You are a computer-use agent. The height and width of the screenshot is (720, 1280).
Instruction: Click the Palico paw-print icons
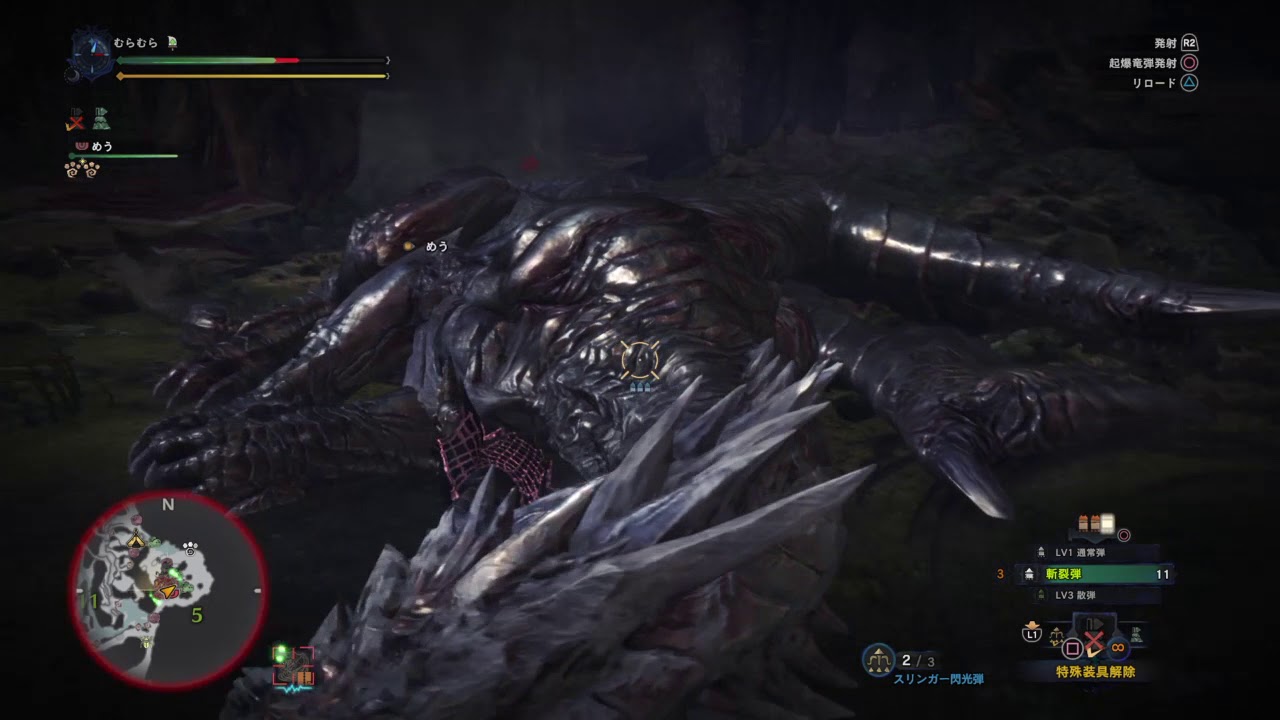pyautogui.click(x=81, y=169)
